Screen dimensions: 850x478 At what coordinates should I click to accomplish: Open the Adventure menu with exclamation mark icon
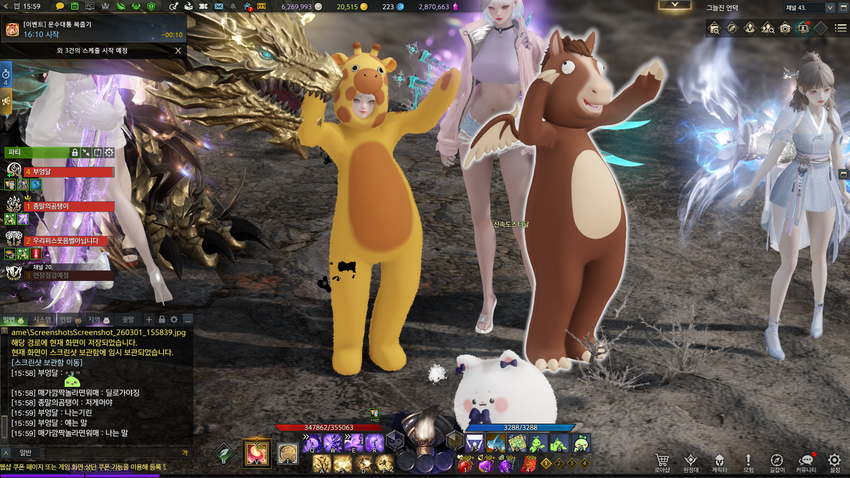[748, 461]
